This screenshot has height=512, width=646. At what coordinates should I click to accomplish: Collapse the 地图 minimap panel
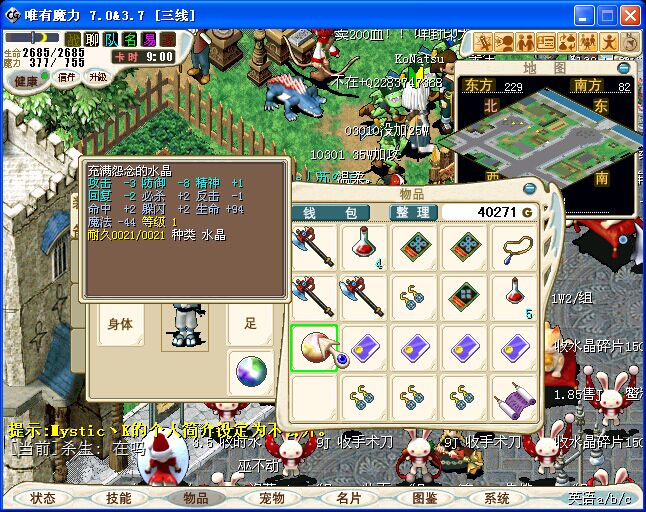point(625,69)
